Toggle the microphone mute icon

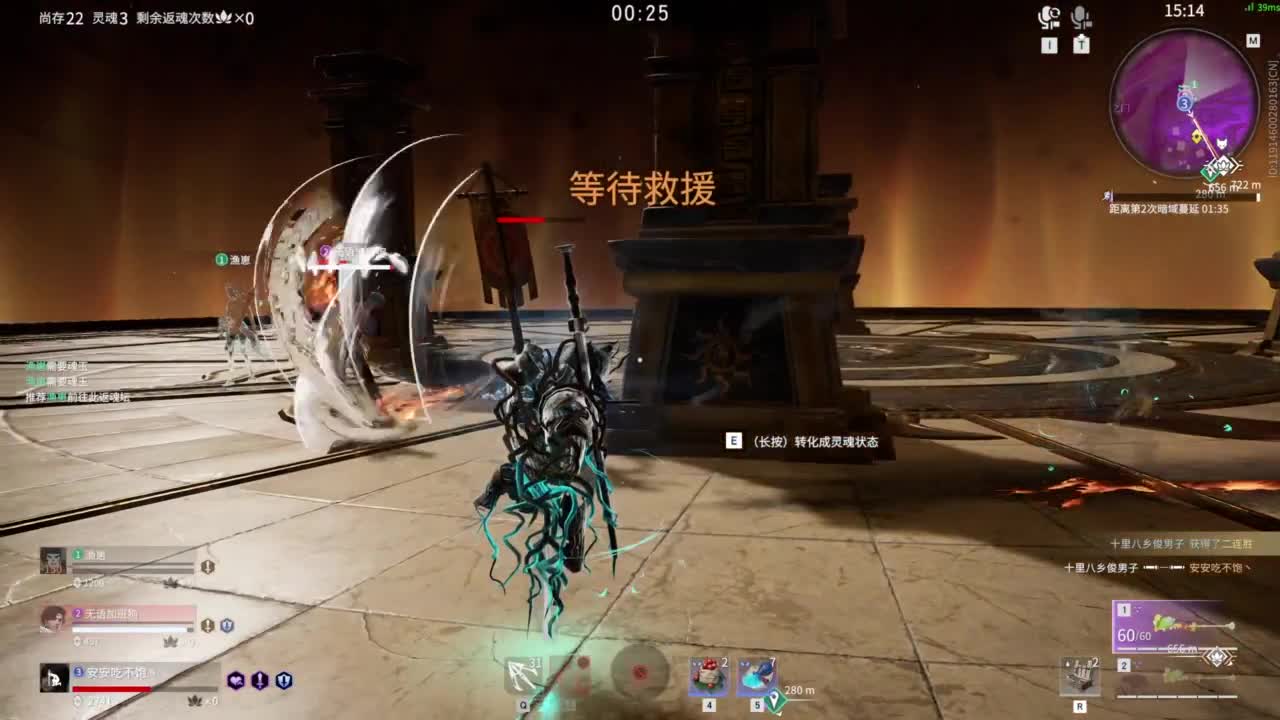click(x=1081, y=16)
